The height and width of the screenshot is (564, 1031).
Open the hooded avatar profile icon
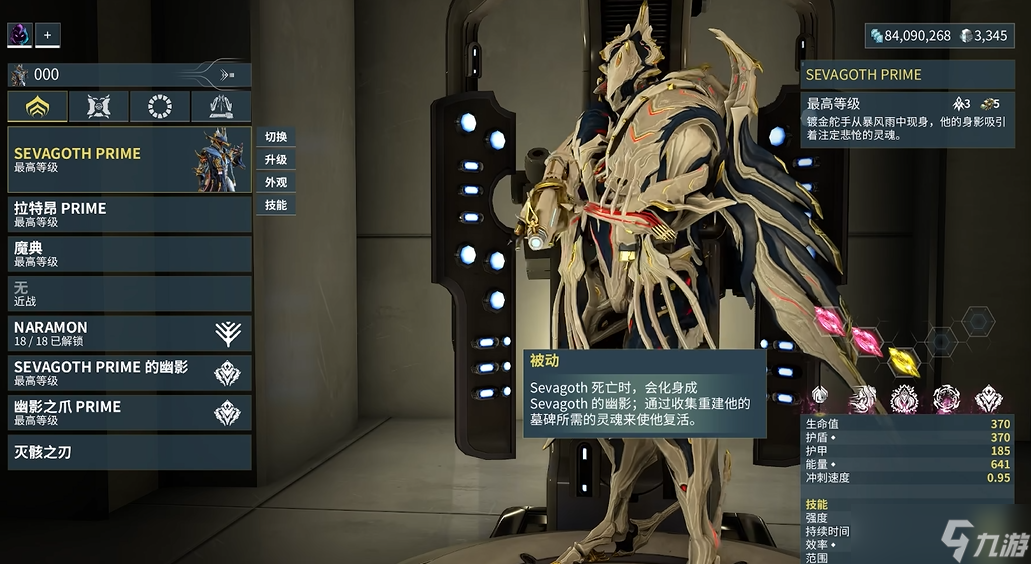[x=20, y=35]
